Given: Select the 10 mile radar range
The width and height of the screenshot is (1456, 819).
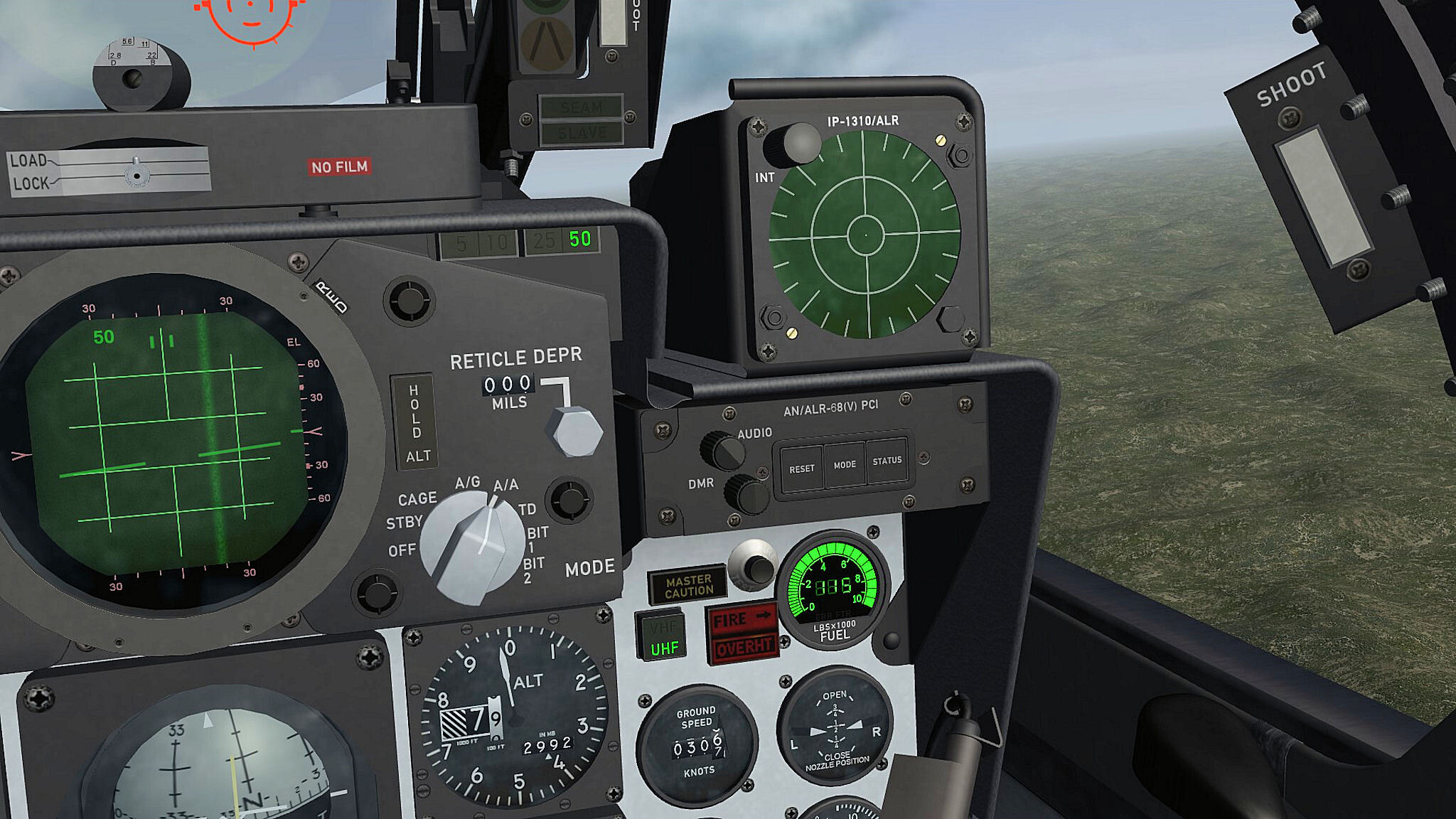Looking at the screenshot, I should coord(497,243).
